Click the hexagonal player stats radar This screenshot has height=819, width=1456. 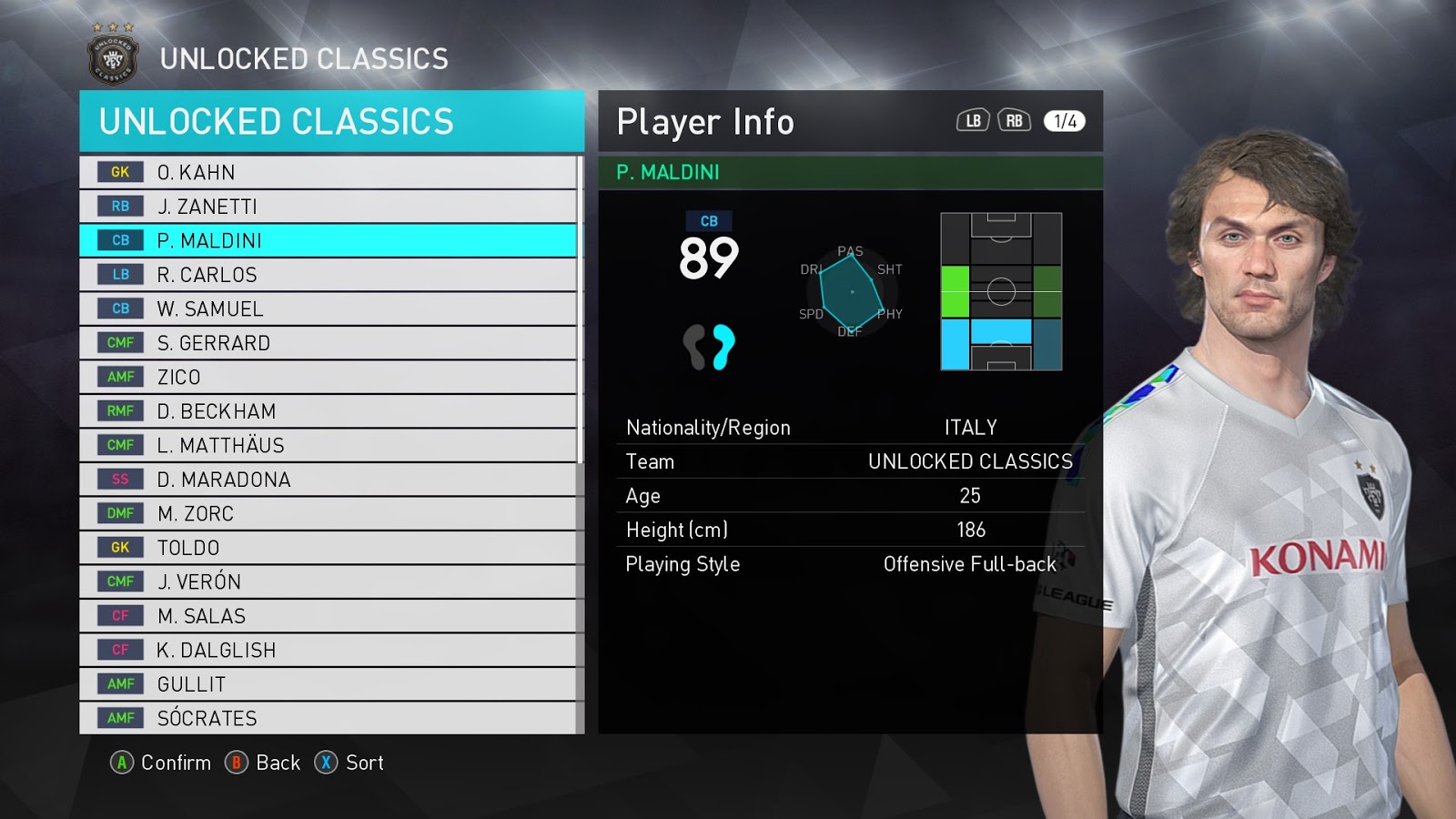(x=851, y=291)
